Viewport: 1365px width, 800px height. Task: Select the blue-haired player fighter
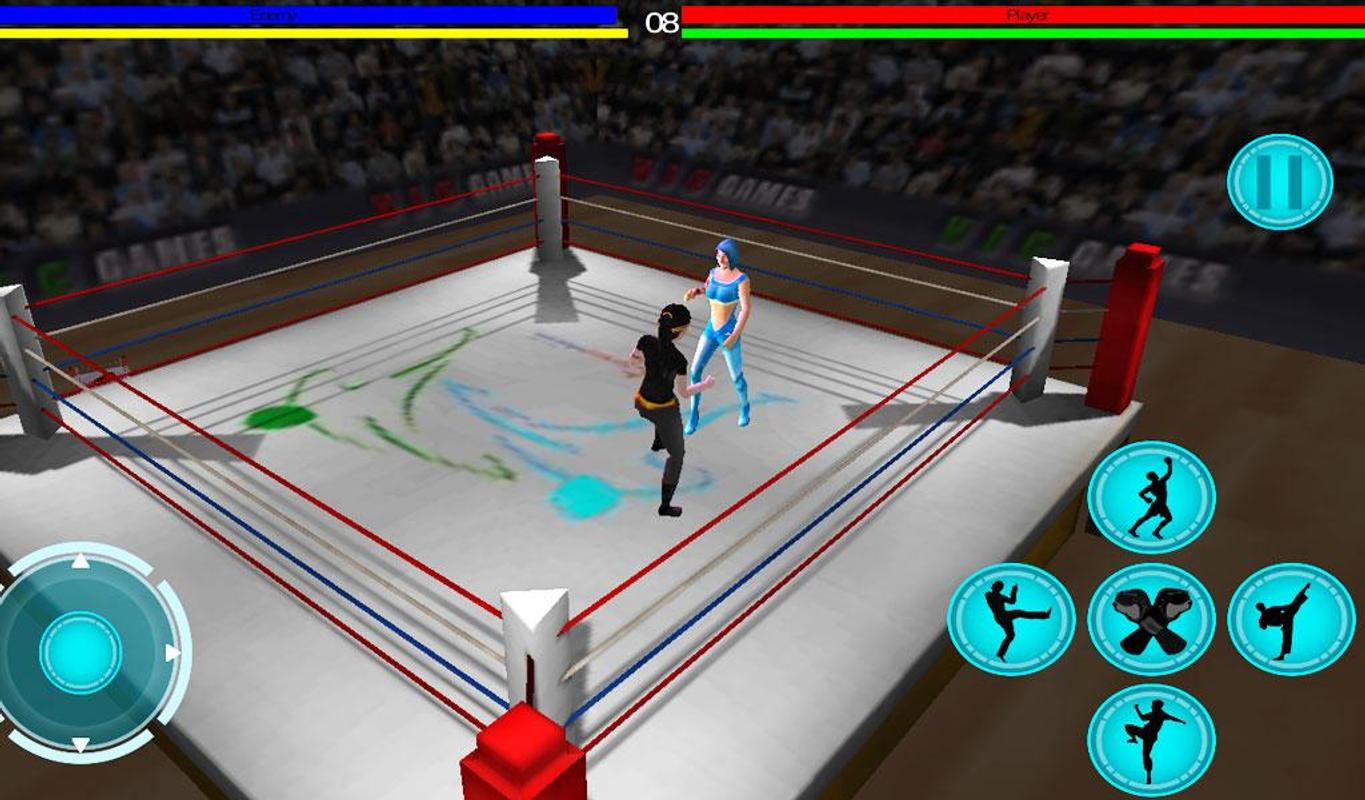pos(722,330)
